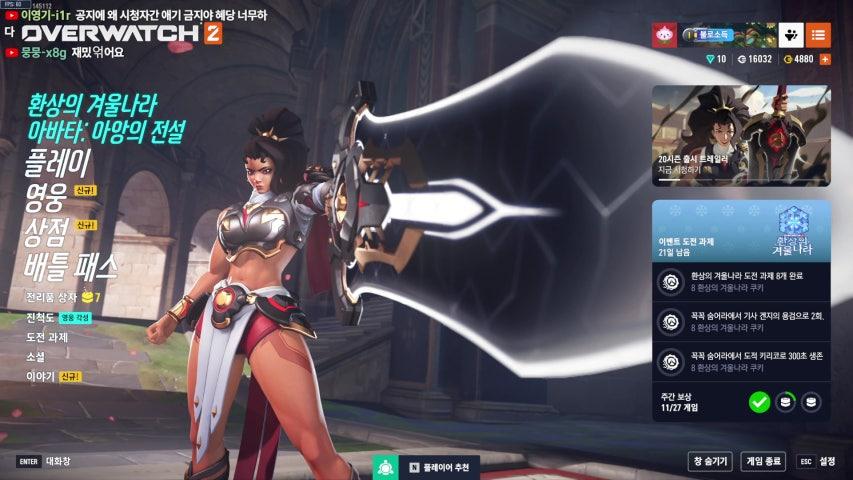Select the 8 winter challenges completion row
The height and width of the screenshot is (480, 853).
click(740, 281)
